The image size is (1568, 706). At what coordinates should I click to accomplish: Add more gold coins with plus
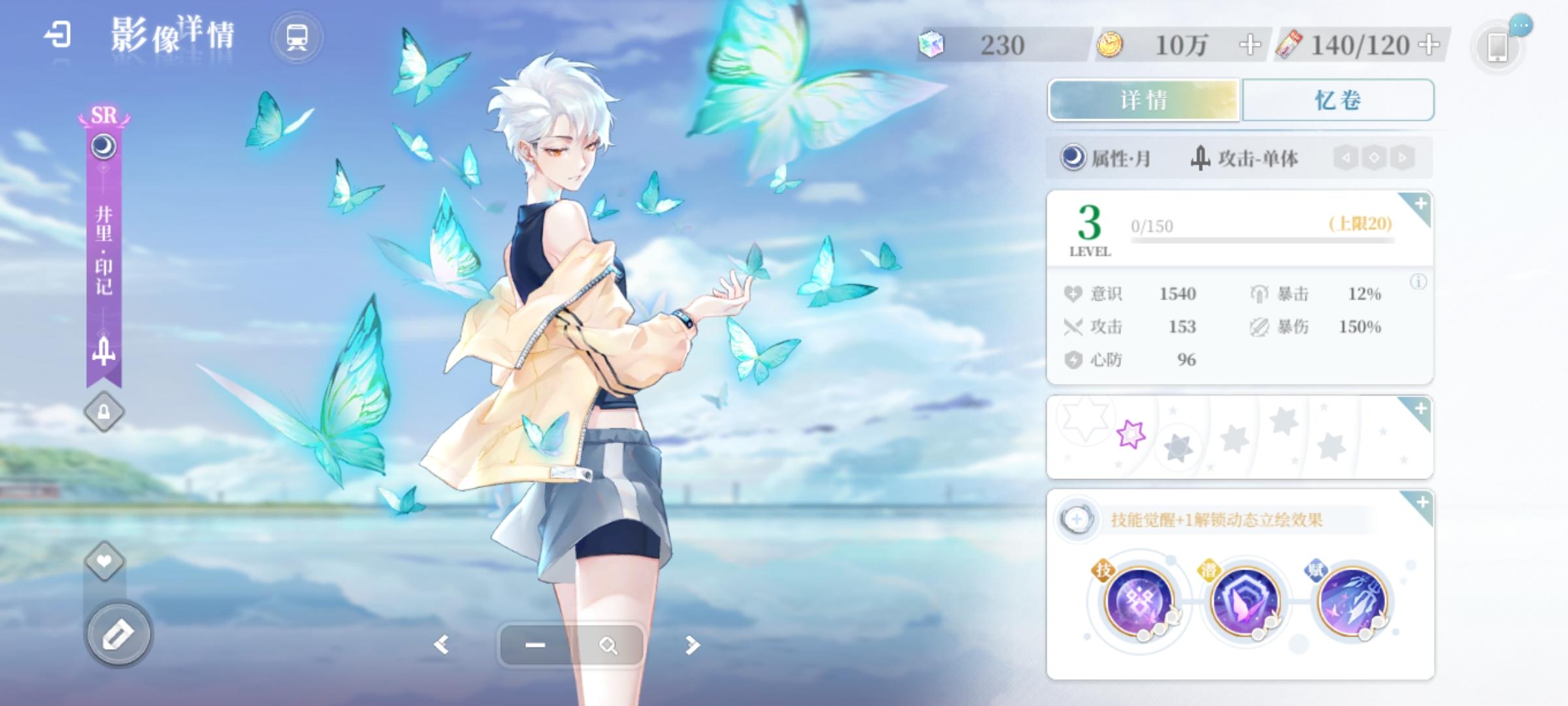click(1250, 45)
